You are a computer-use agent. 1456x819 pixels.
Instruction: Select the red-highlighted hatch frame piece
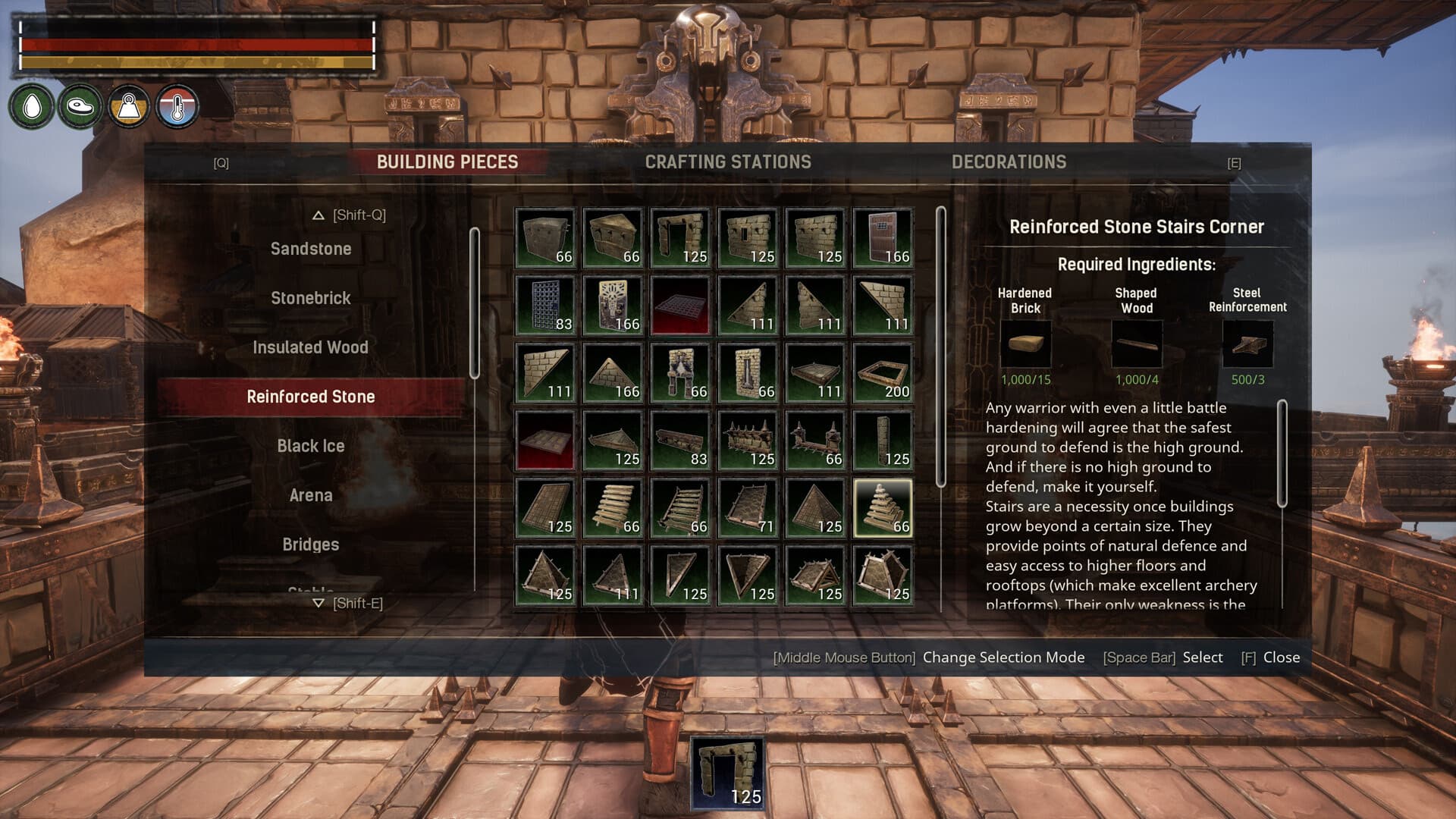pyautogui.click(x=679, y=303)
